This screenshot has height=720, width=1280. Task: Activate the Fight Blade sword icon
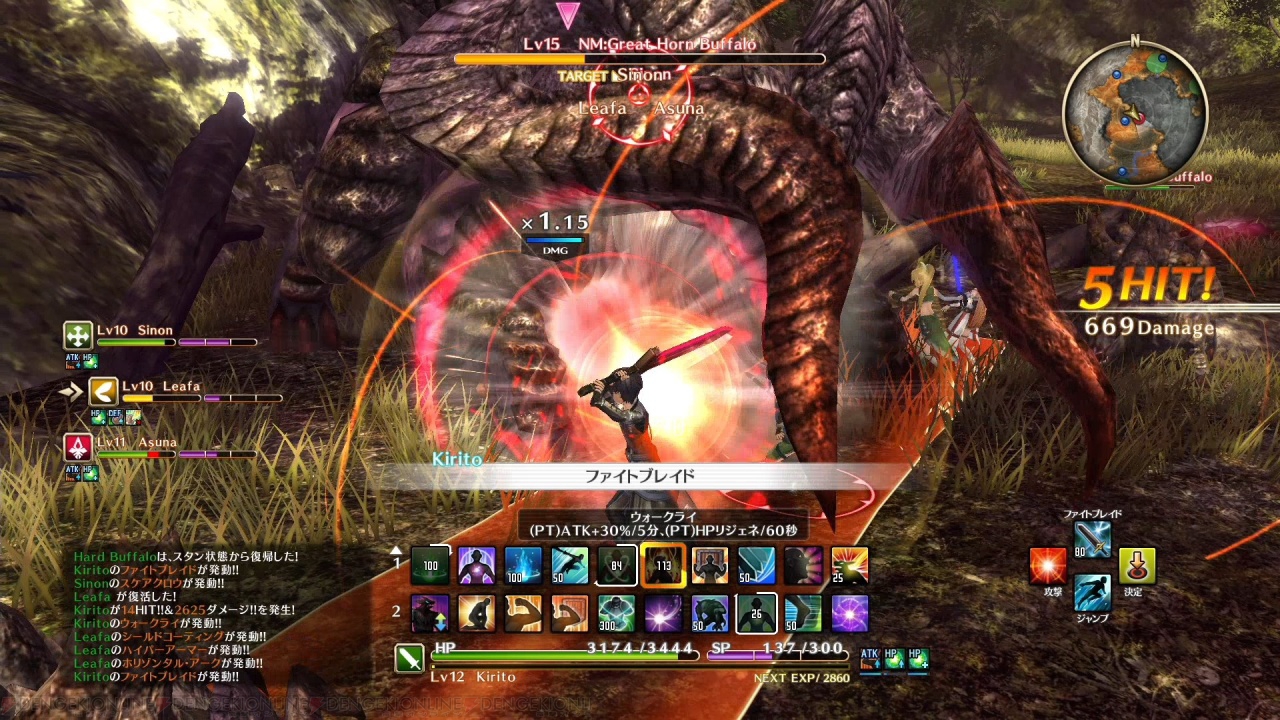click(1092, 540)
